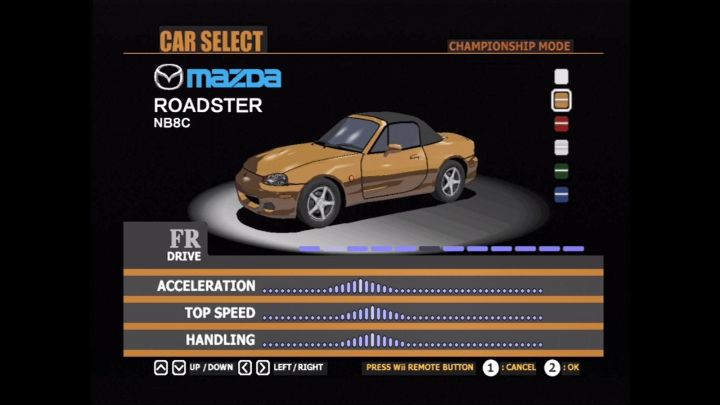
Task: Switch to the blue car color swatch
Action: 562,194
